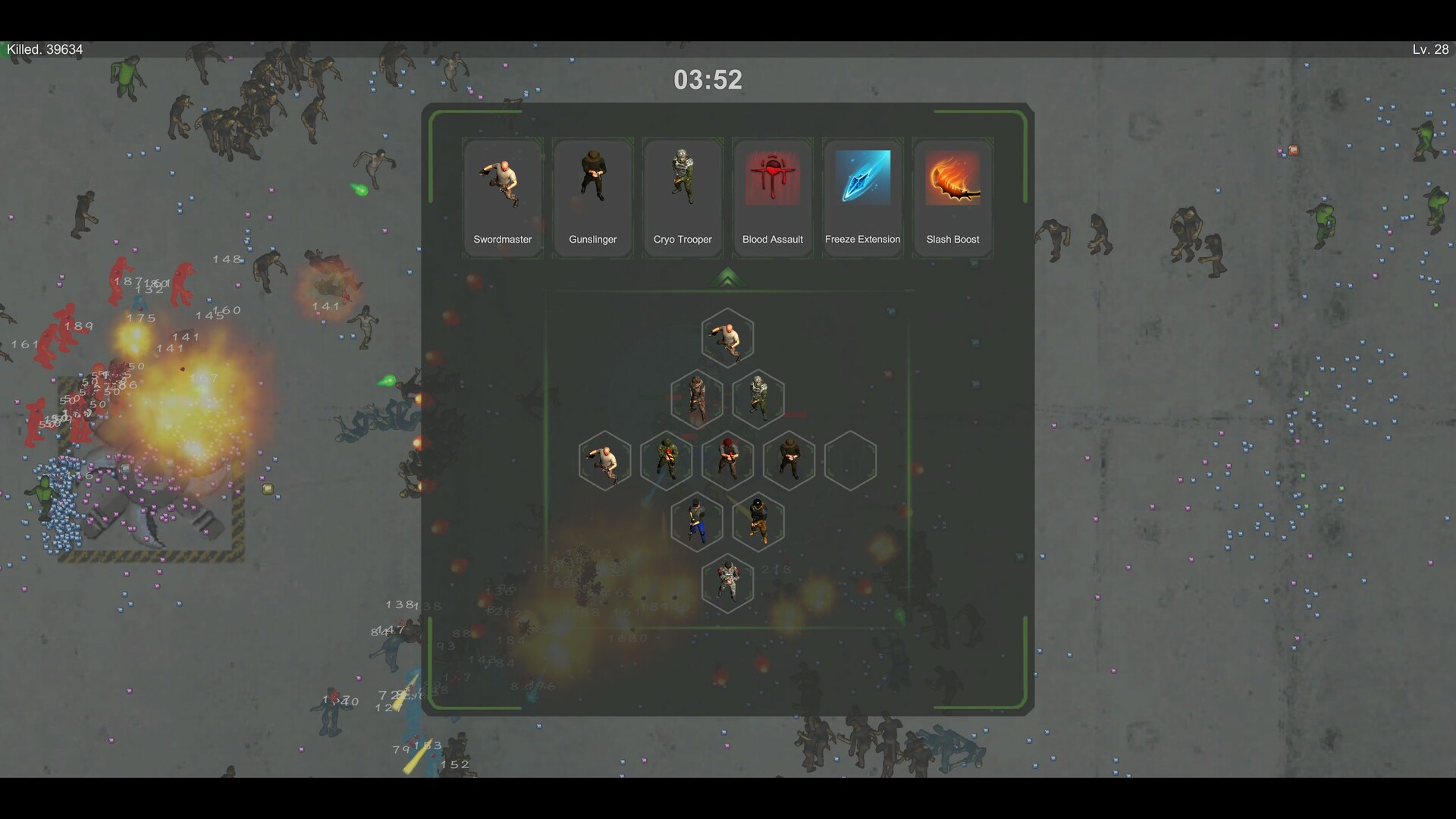Select the empty hexagon slot on the right
Screen dimensions: 1456x819
pos(850,460)
